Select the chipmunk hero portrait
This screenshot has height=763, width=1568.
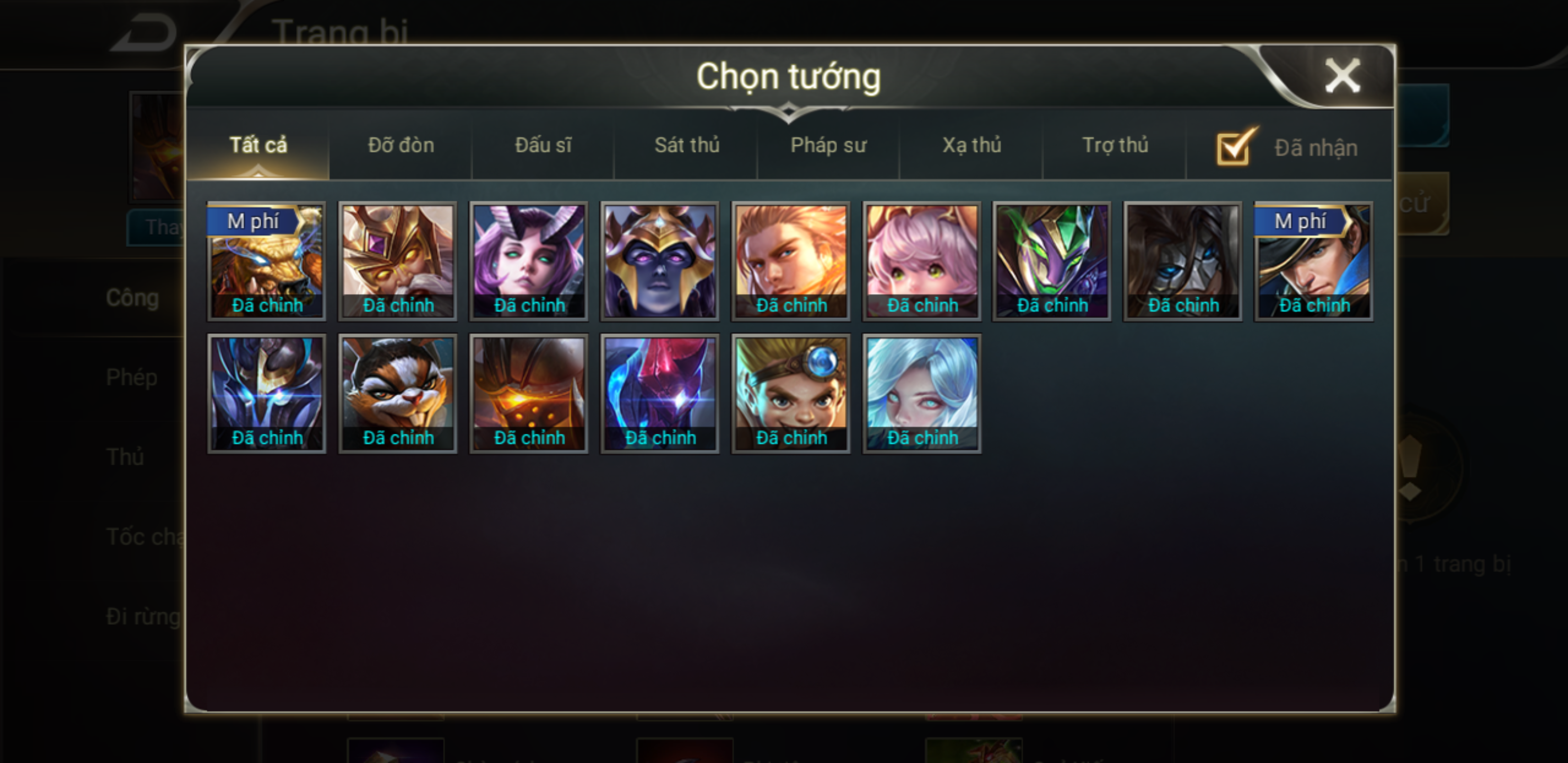397,393
